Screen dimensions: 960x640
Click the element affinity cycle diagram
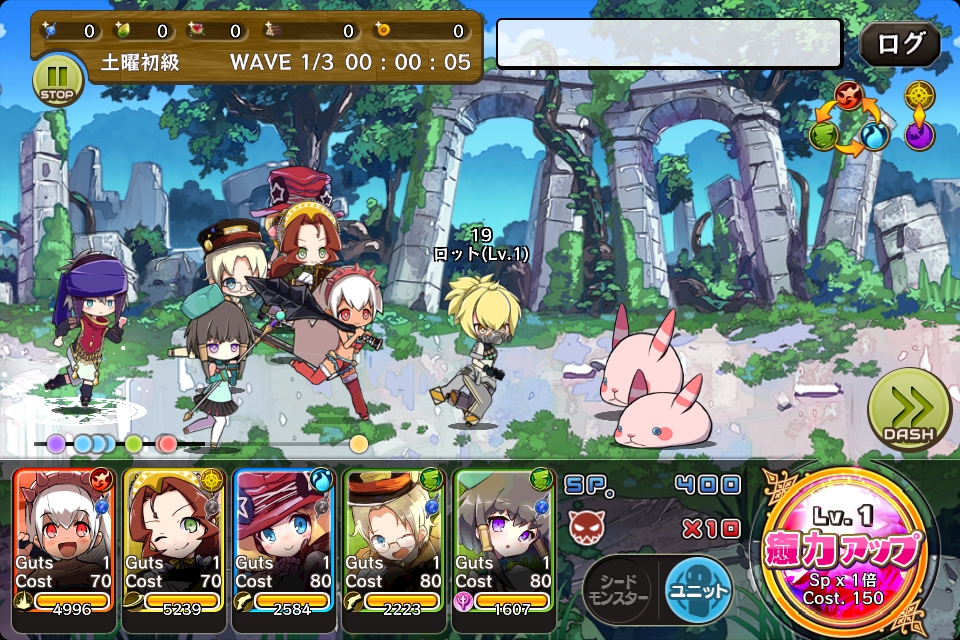coord(850,122)
